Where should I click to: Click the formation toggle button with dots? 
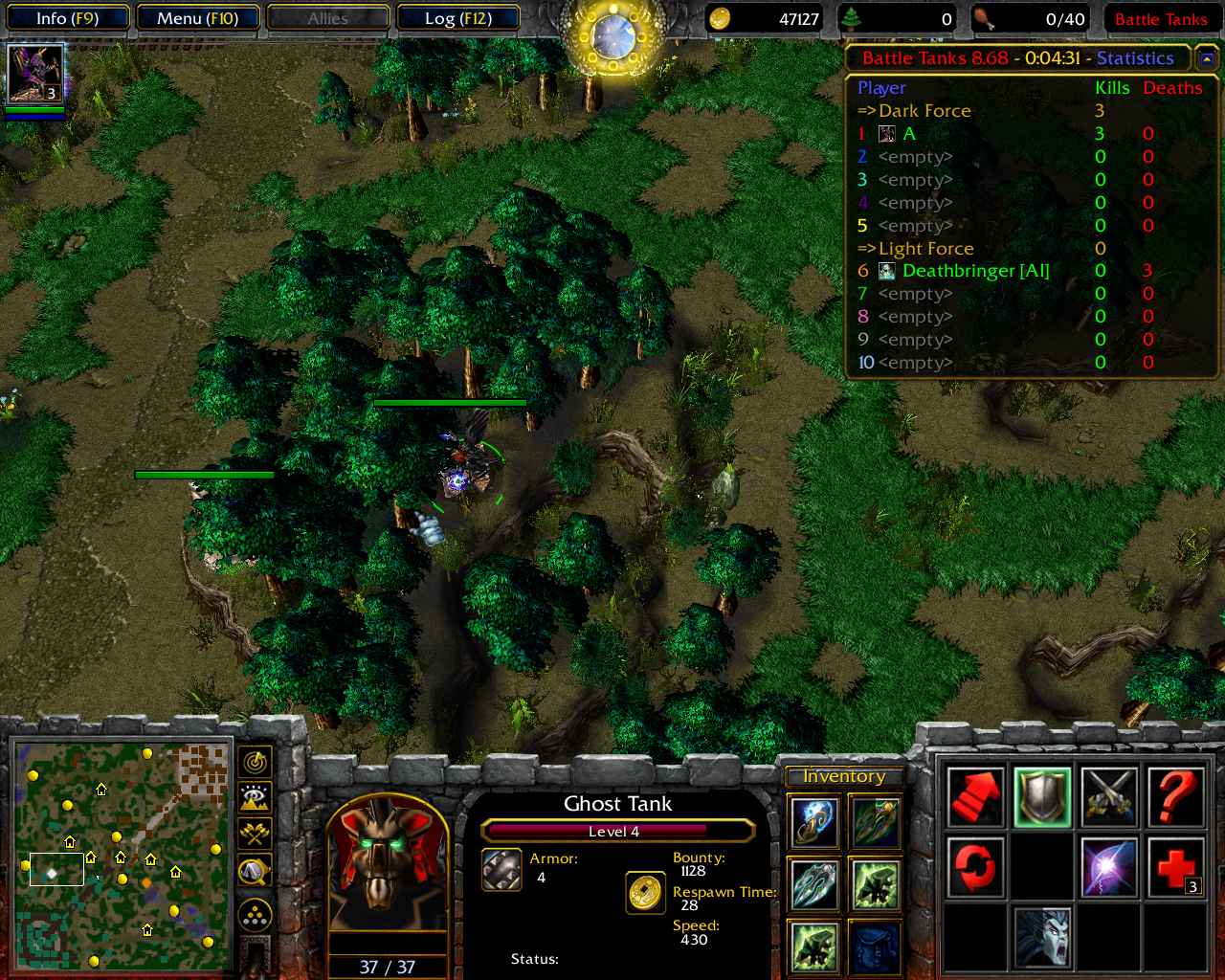(x=255, y=915)
